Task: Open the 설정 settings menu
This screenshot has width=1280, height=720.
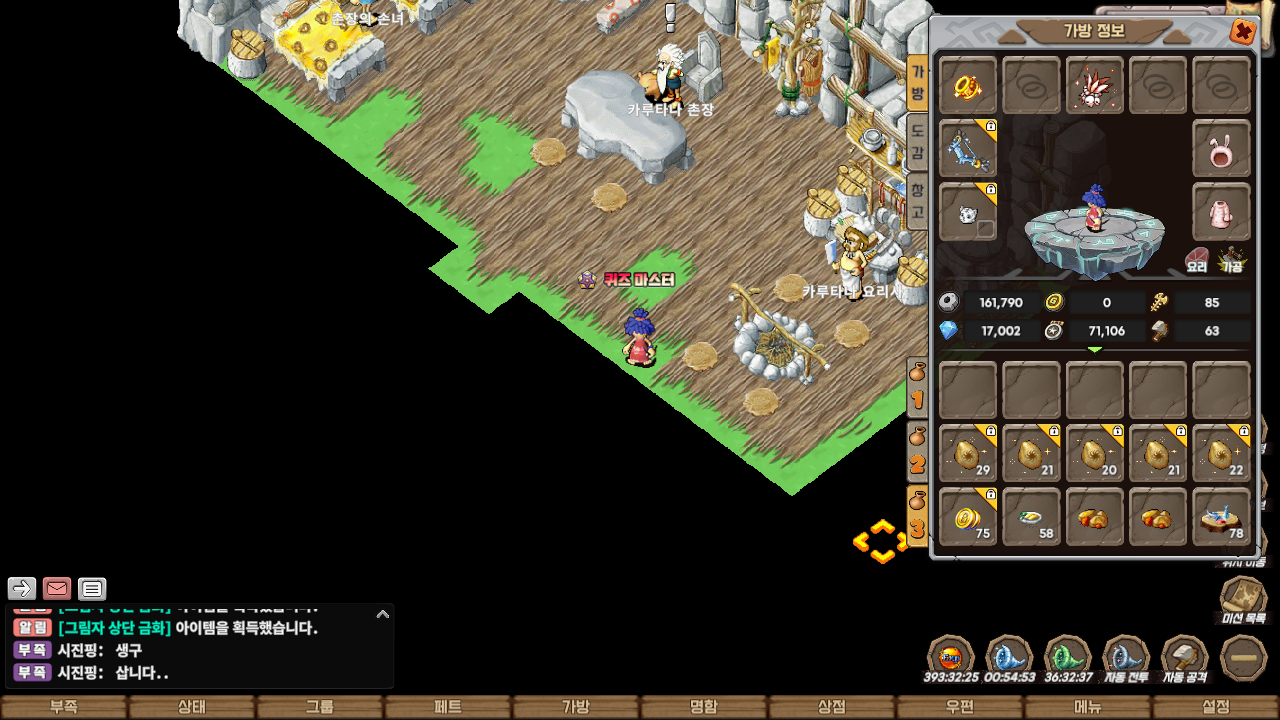Action: (1215, 707)
